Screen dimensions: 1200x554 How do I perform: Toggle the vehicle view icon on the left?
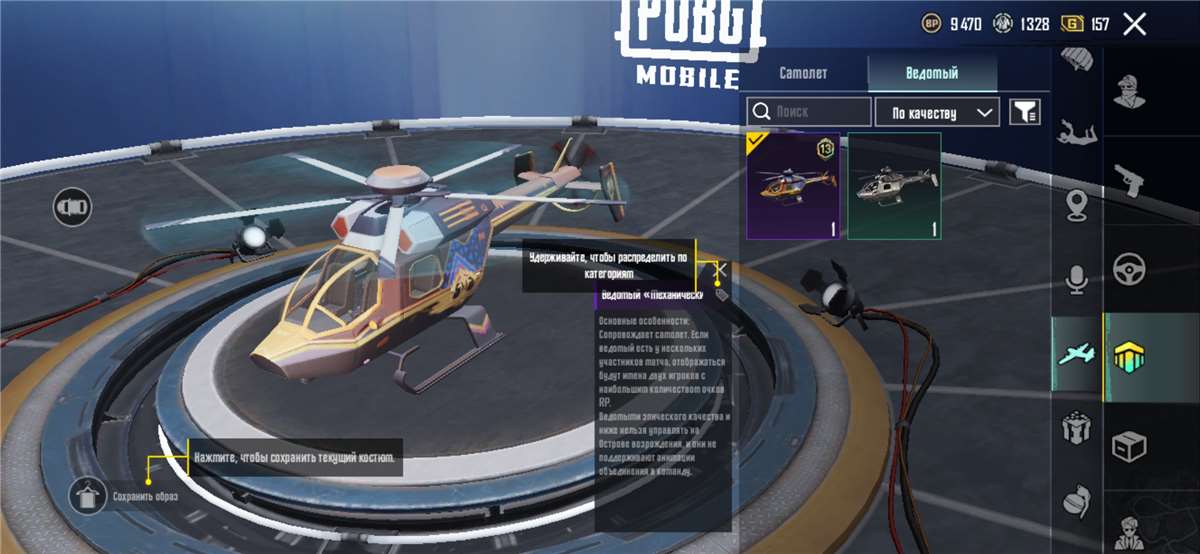[74, 207]
